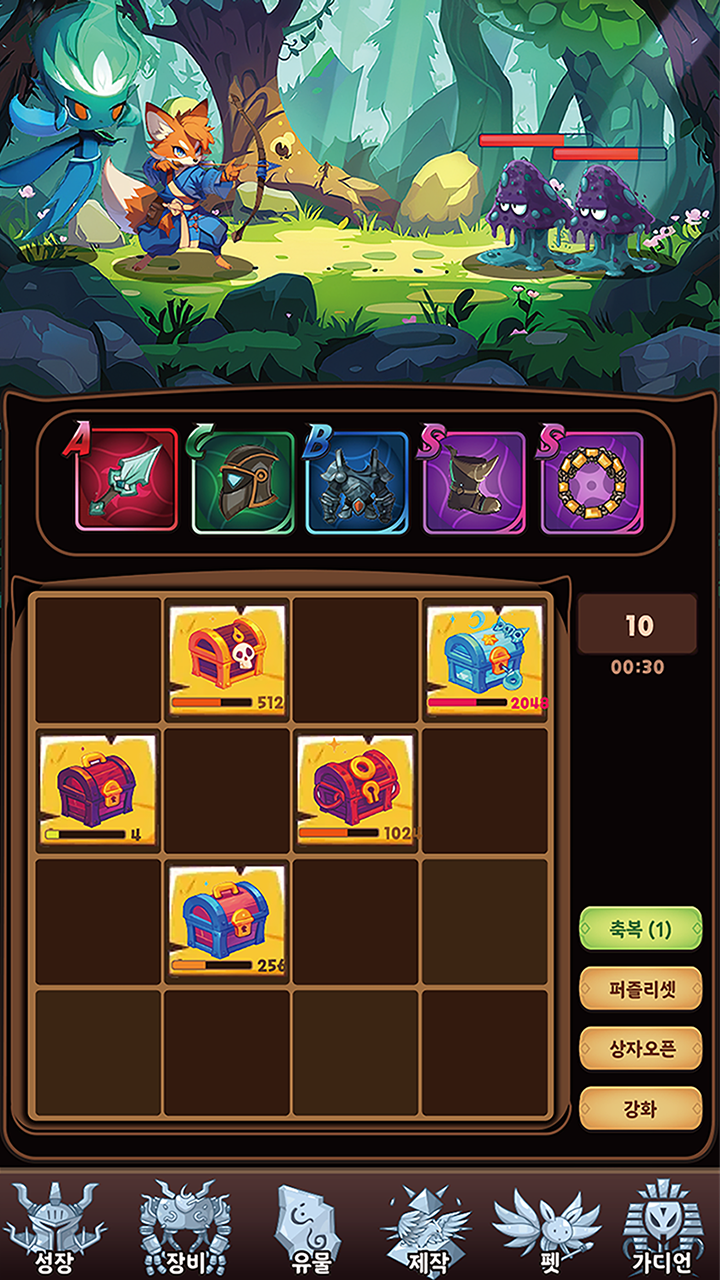The image size is (720, 1280).
Task: Click the 퍼즐리셋 puzzle reset button
Action: [x=641, y=989]
